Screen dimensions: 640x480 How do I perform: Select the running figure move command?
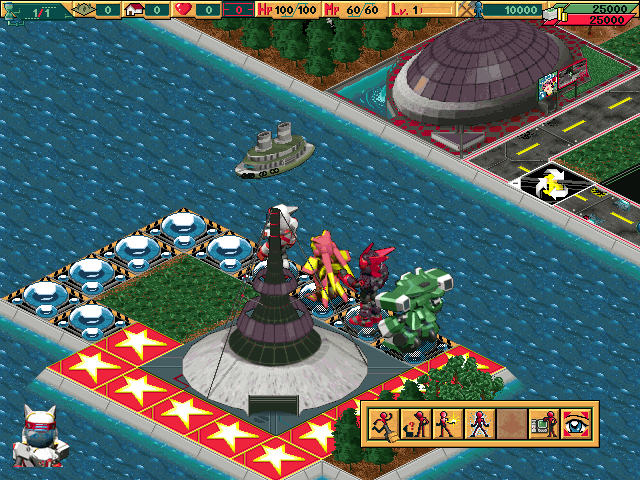click(x=384, y=423)
